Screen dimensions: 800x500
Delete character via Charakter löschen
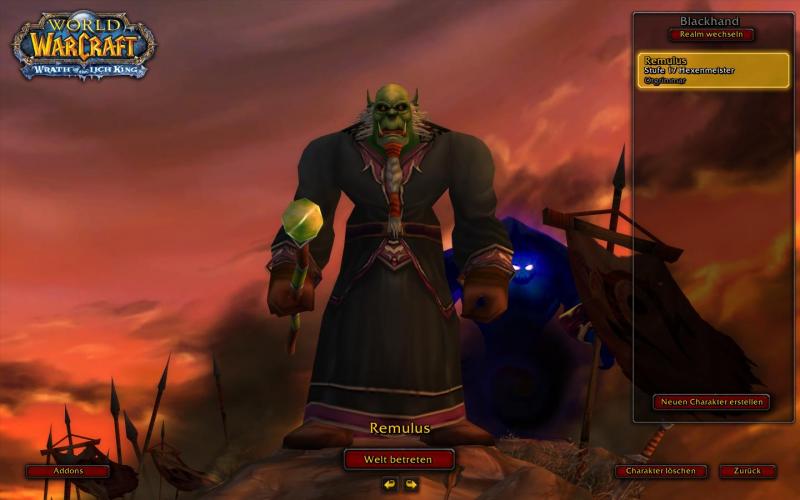(661, 471)
